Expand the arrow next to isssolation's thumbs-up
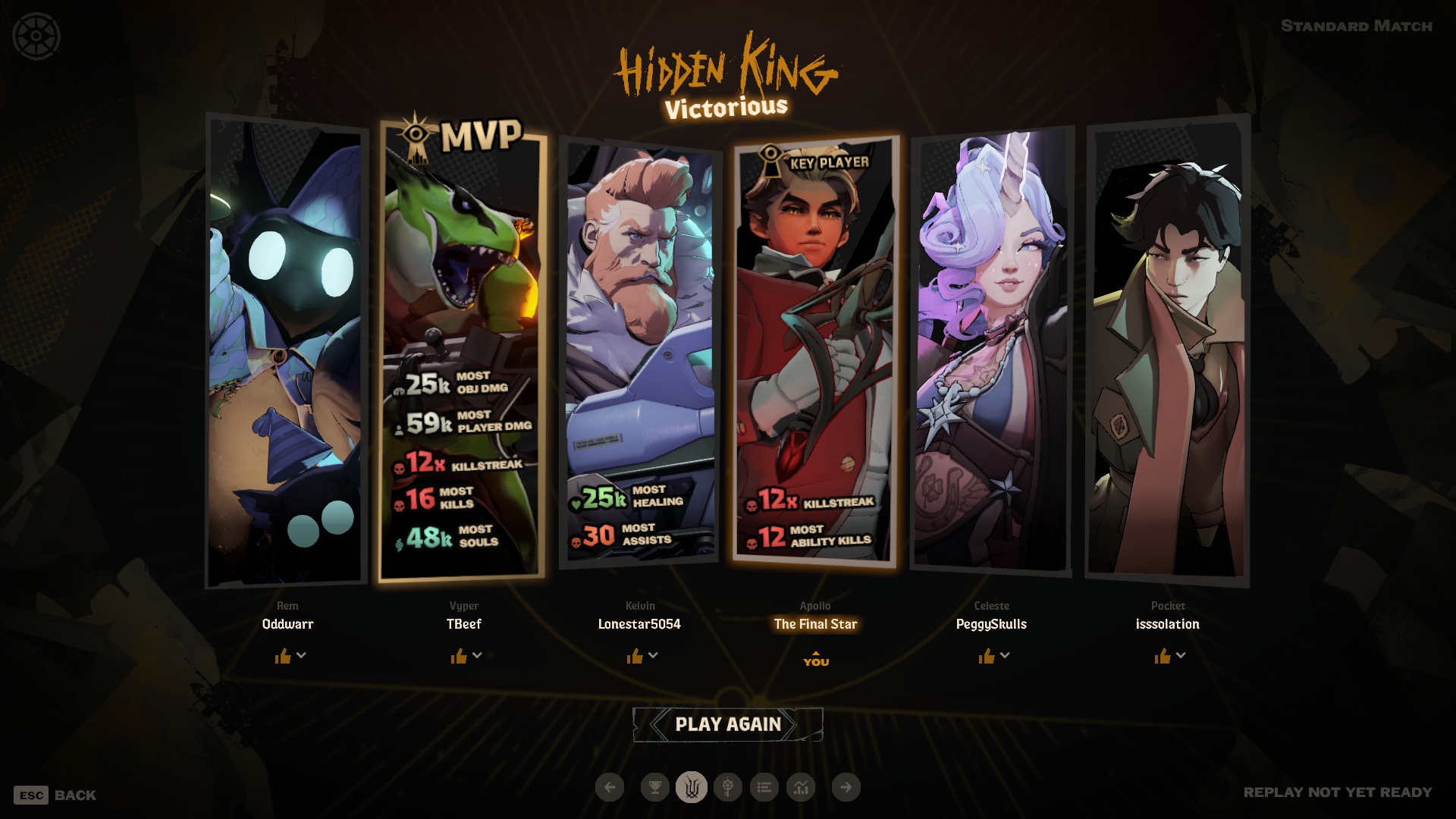Image resolution: width=1456 pixels, height=819 pixels. (x=1181, y=655)
